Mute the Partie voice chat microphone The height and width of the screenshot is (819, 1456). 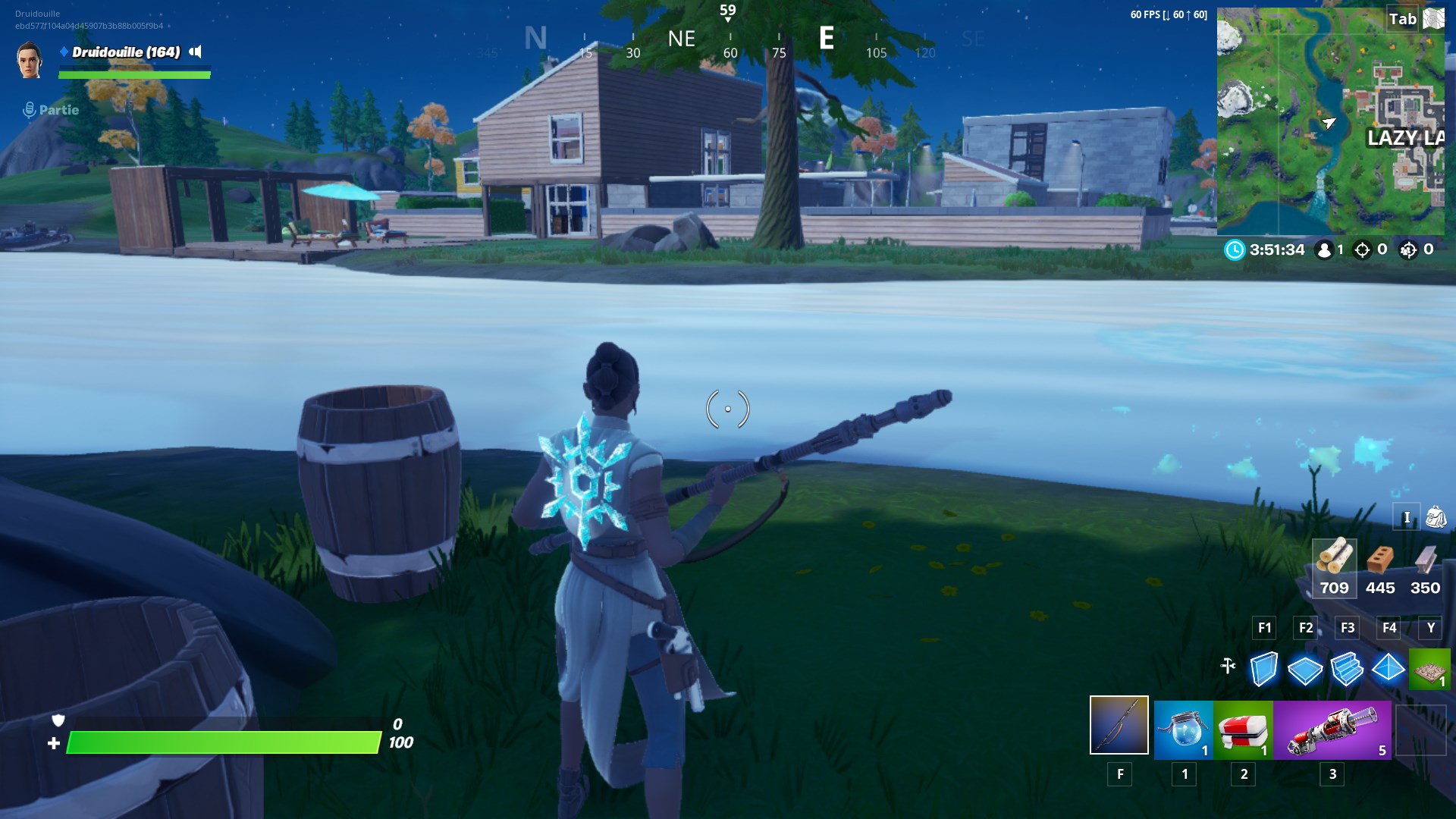click(x=28, y=109)
